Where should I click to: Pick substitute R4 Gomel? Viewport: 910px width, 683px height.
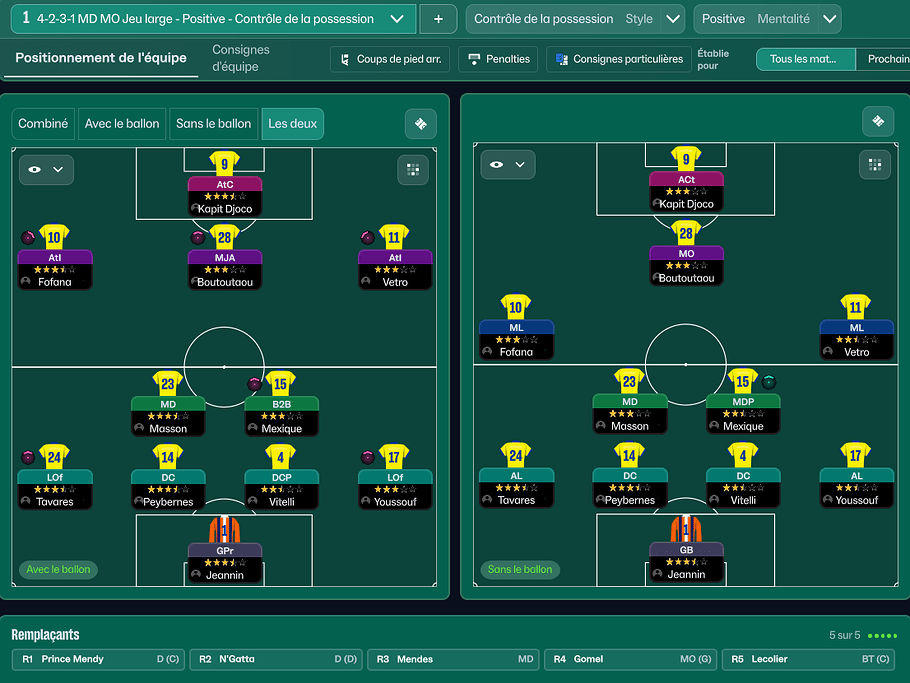630,660
